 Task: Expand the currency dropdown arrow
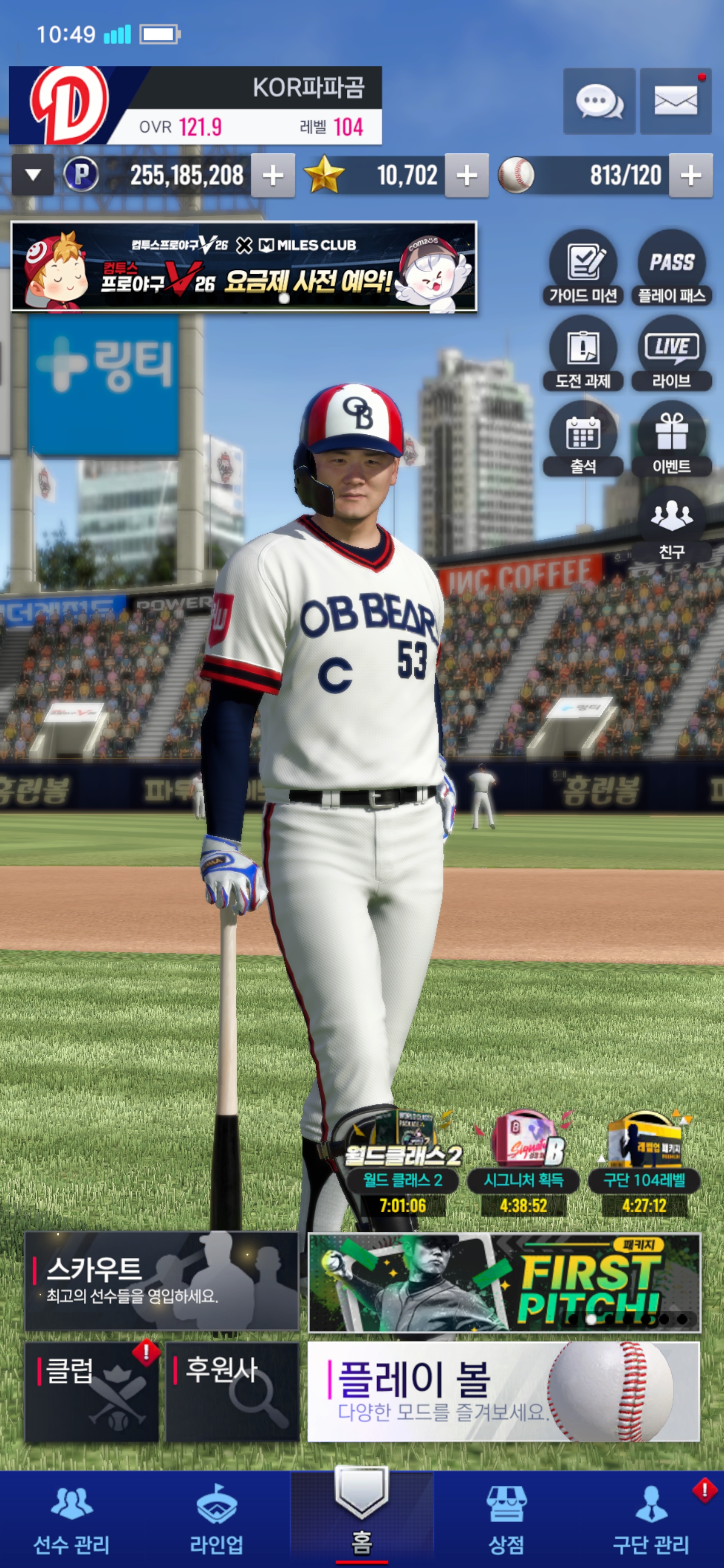33,175
